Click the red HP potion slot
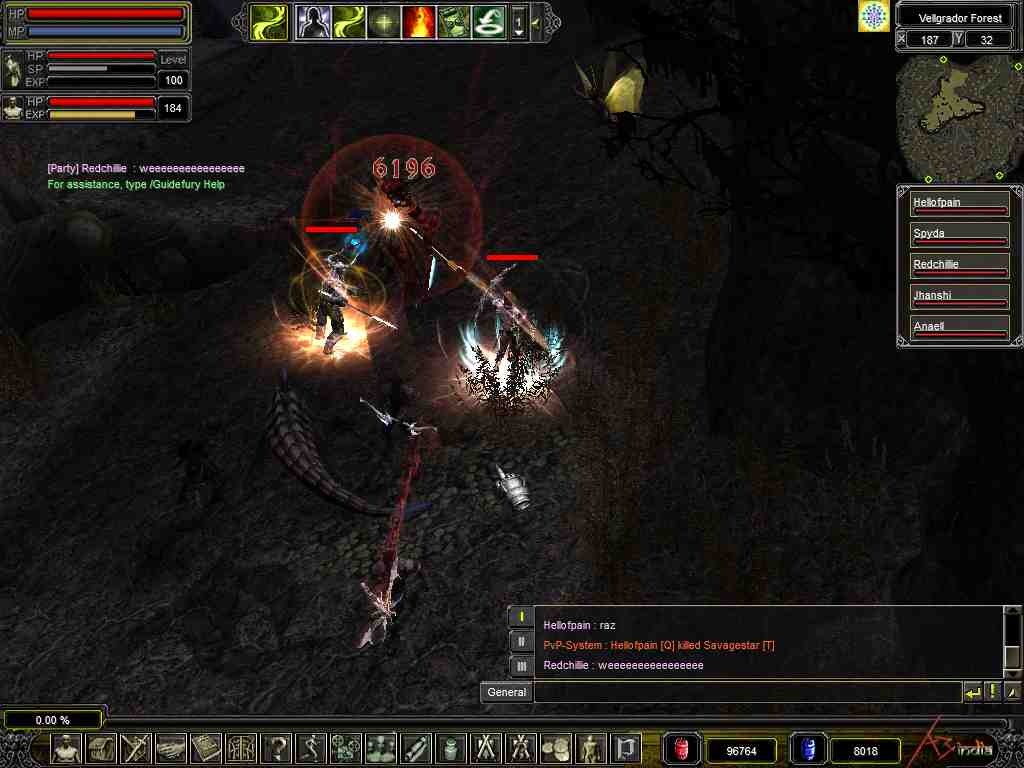The height and width of the screenshot is (768, 1024). [682, 749]
